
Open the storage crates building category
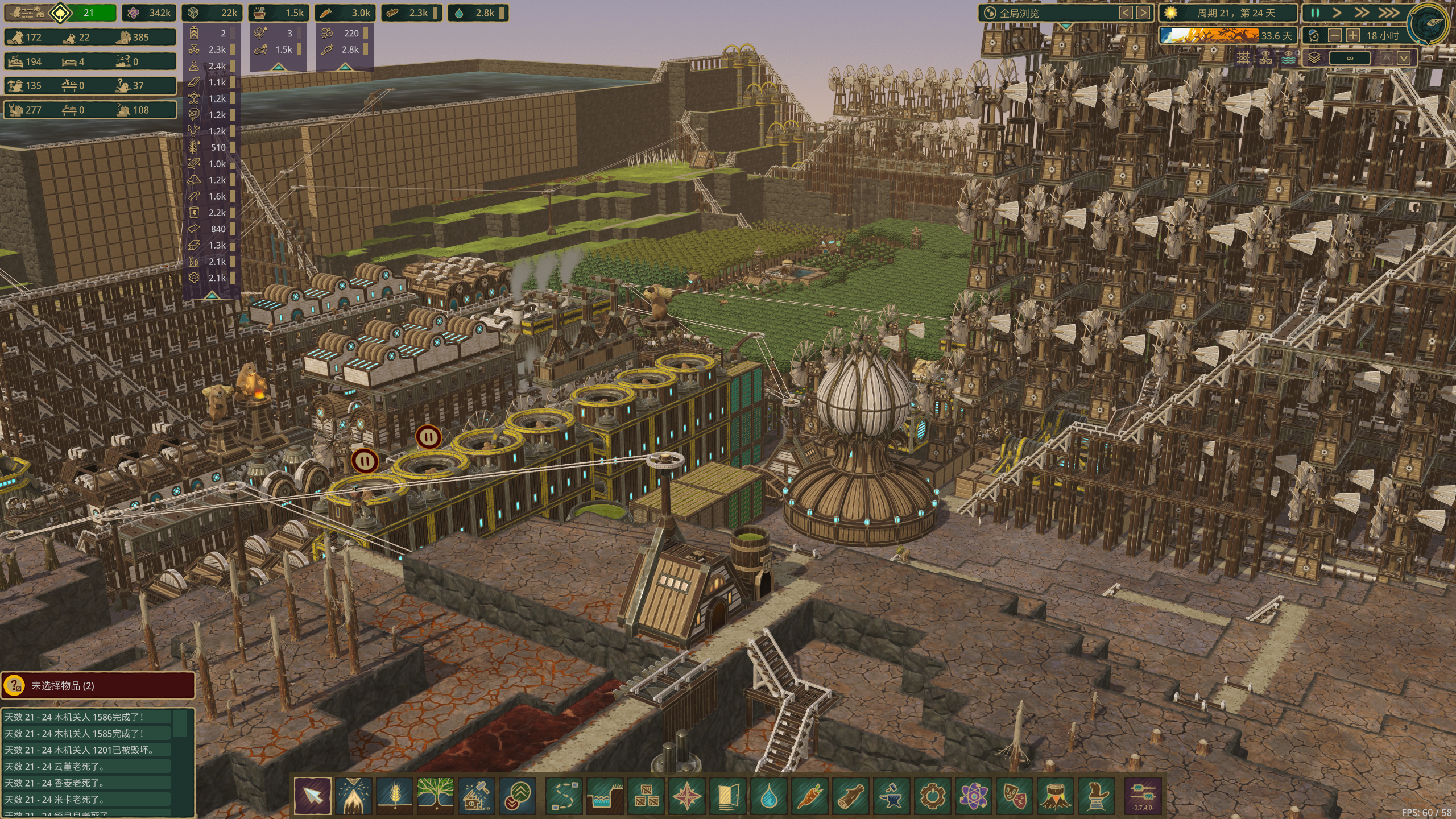[x=646, y=795]
